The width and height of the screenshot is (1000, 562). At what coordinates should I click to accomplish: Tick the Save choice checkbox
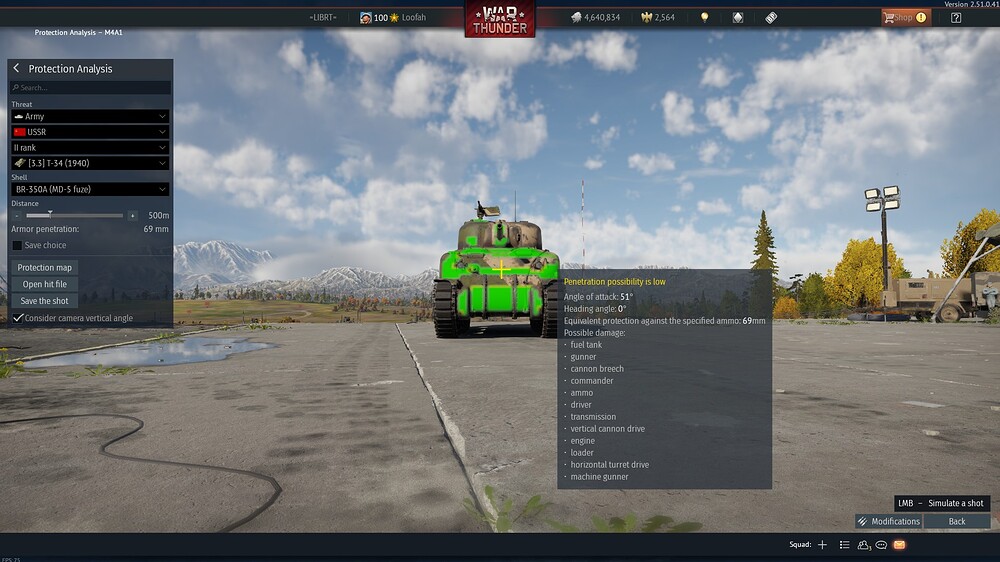click(x=17, y=245)
